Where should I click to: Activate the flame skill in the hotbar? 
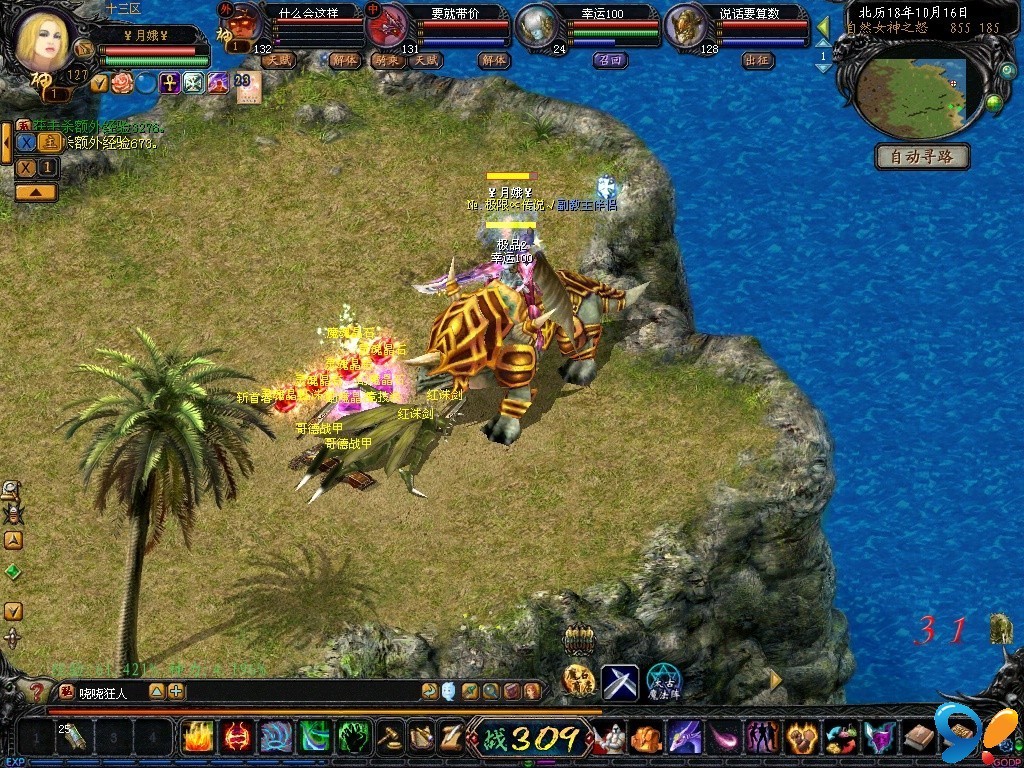click(x=197, y=738)
